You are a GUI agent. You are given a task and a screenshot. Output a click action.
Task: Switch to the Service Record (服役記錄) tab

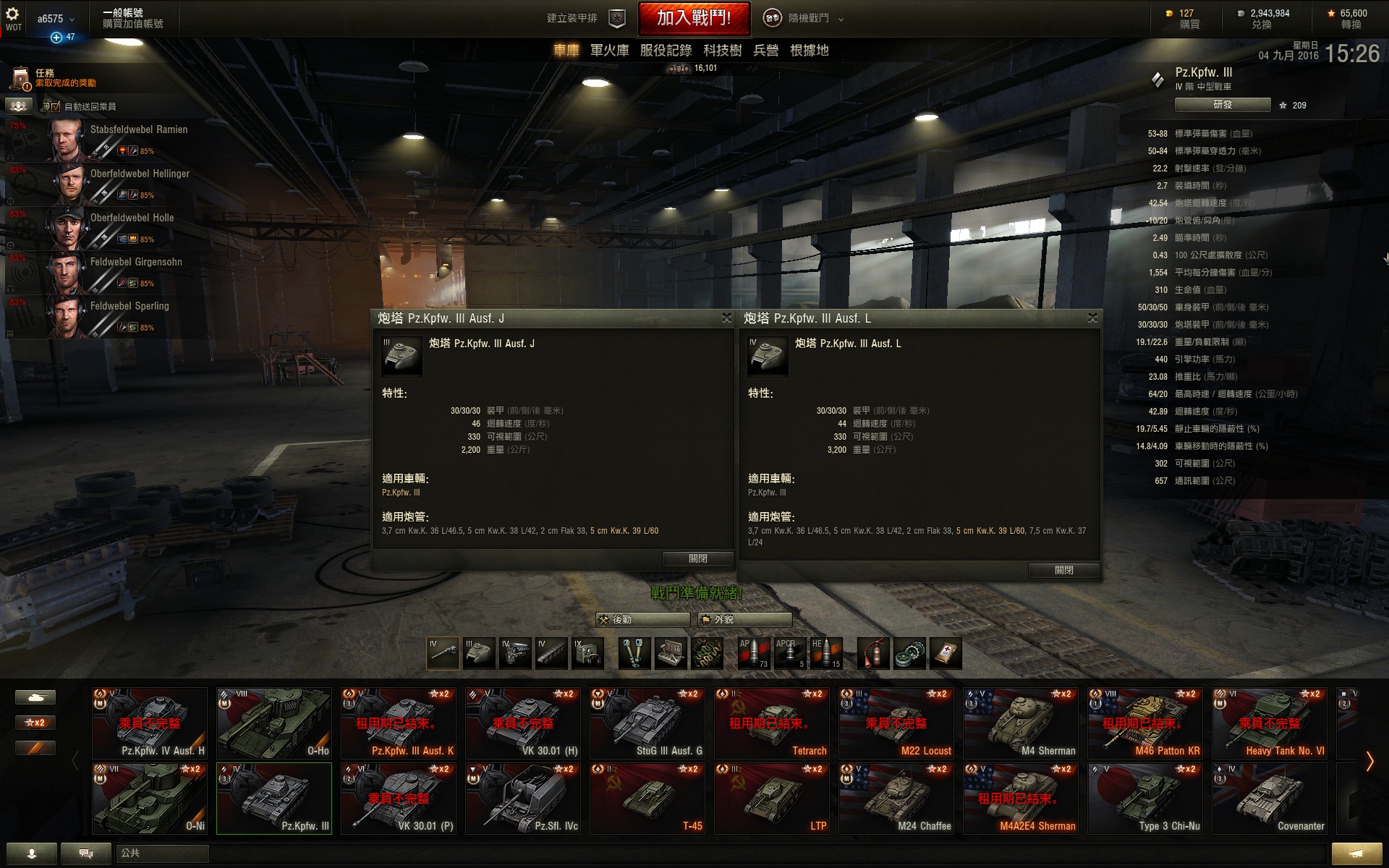coord(666,51)
